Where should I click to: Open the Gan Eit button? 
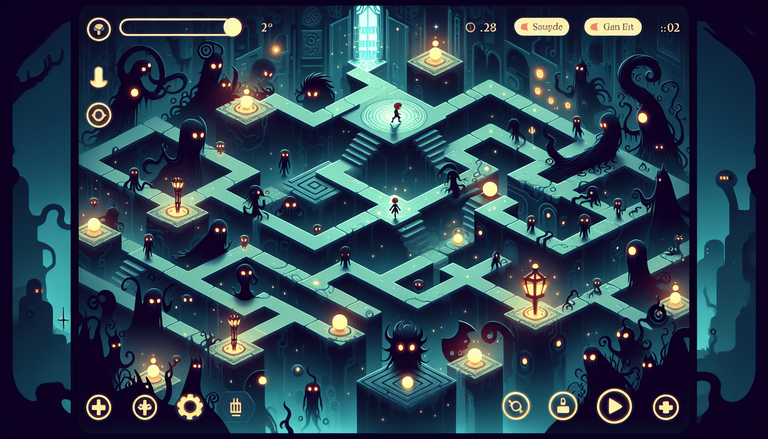pos(611,27)
